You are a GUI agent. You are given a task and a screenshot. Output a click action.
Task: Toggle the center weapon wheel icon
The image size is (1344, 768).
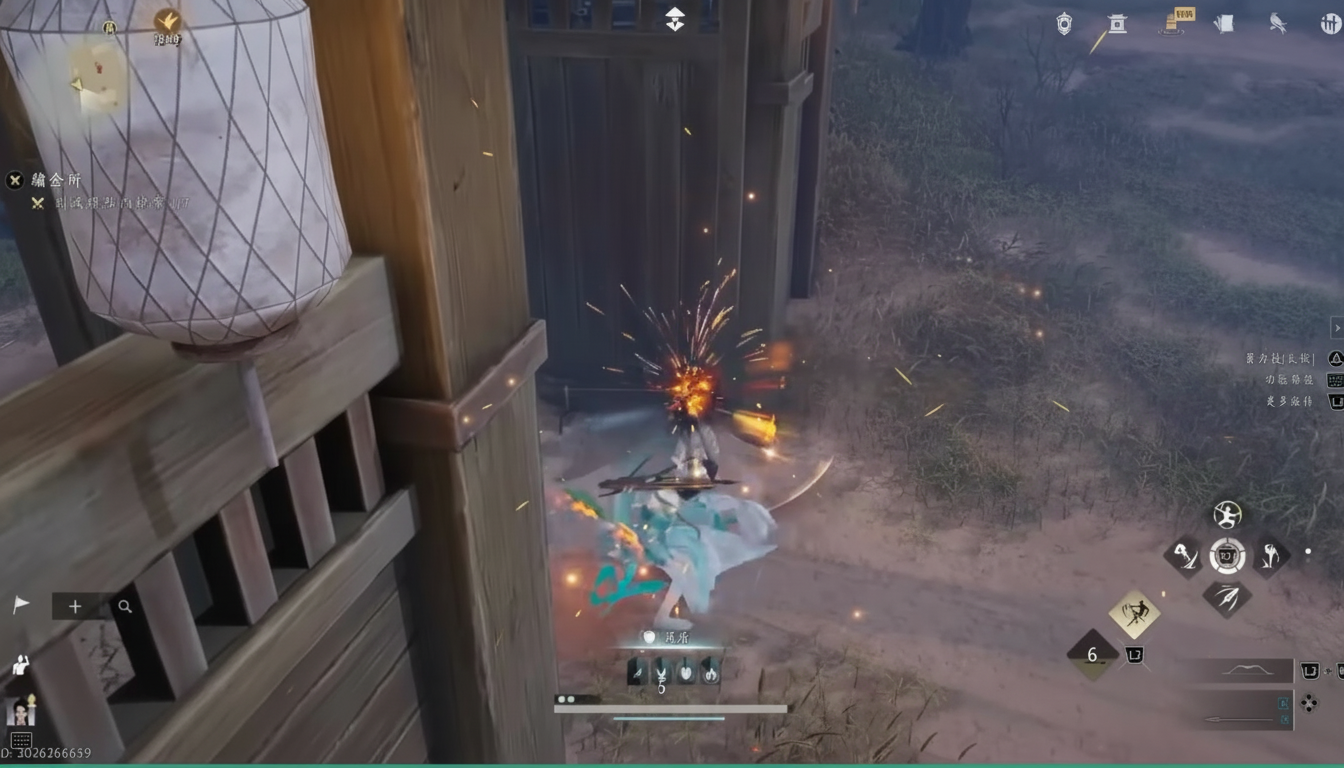pos(1226,557)
